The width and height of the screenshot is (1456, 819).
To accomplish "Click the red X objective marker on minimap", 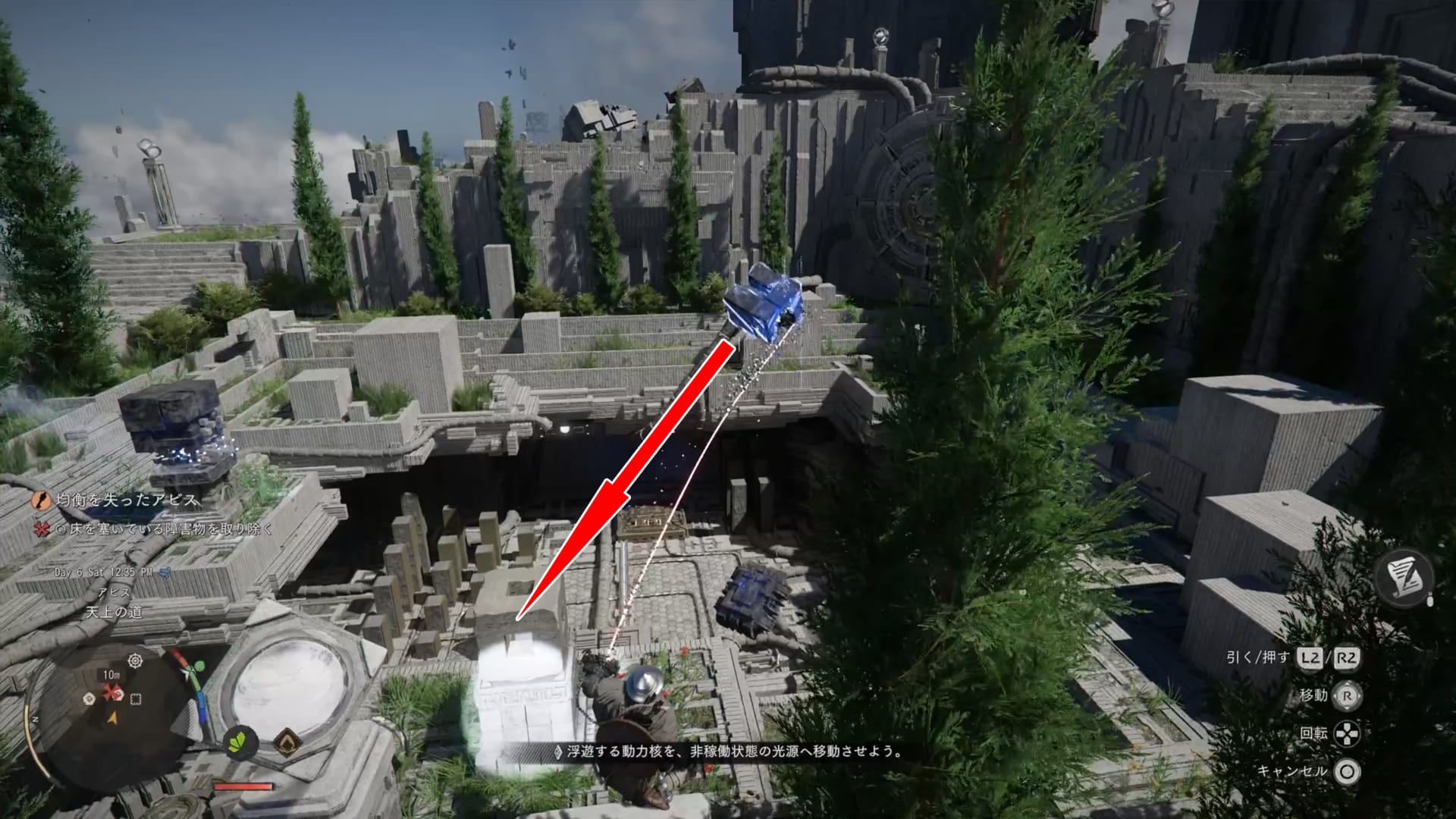I will coord(113,692).
